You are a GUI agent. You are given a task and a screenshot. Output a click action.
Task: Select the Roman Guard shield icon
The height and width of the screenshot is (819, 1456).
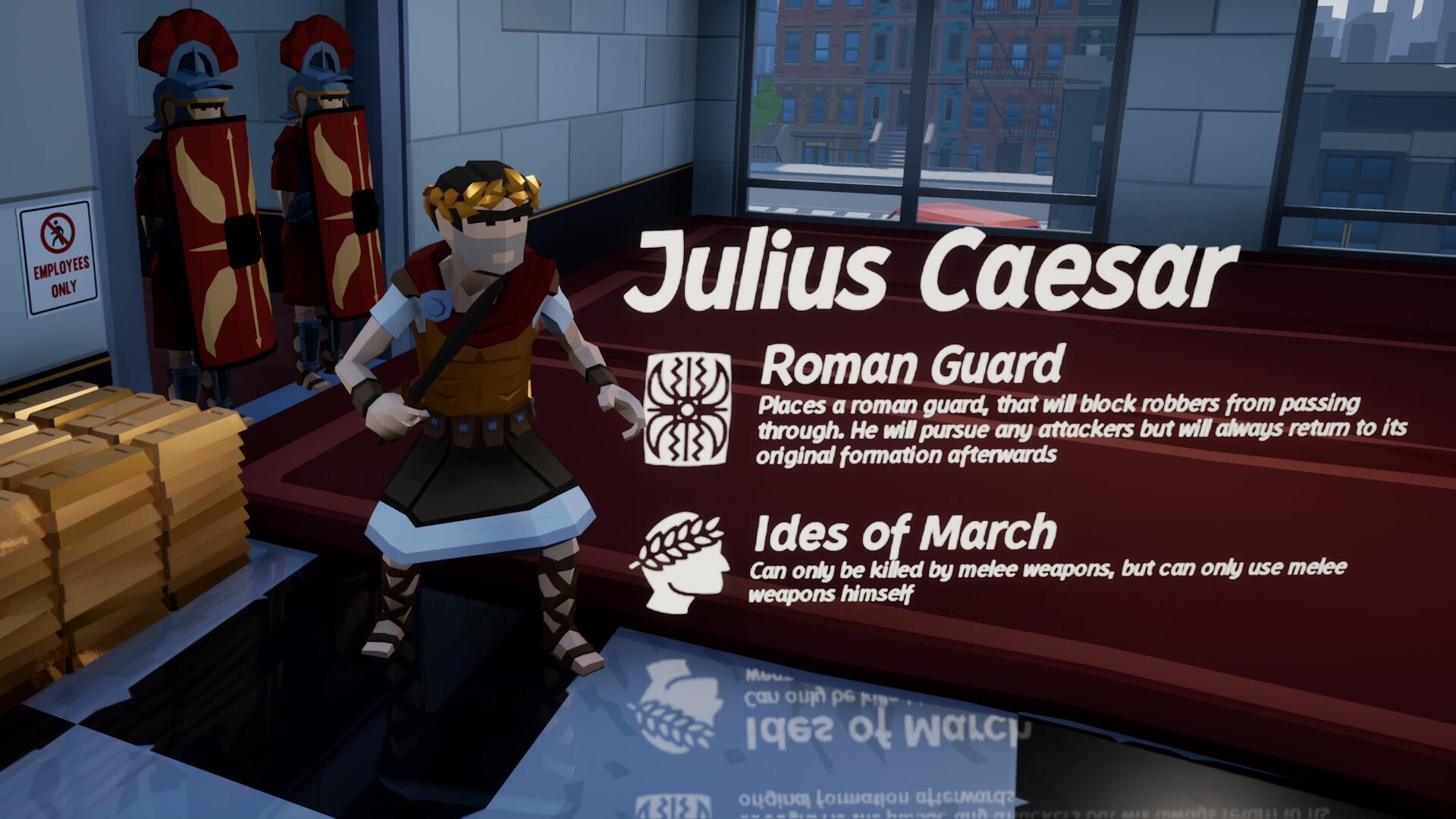click(x=689, y=408)
